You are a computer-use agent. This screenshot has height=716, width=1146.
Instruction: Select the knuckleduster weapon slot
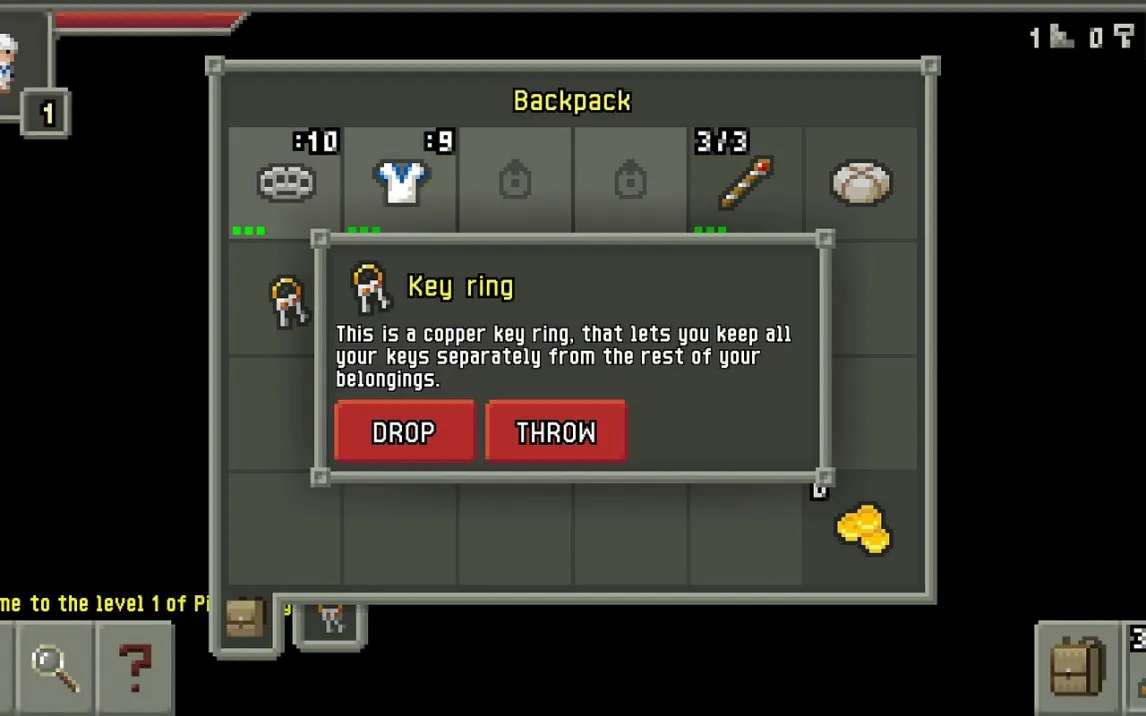286,182
